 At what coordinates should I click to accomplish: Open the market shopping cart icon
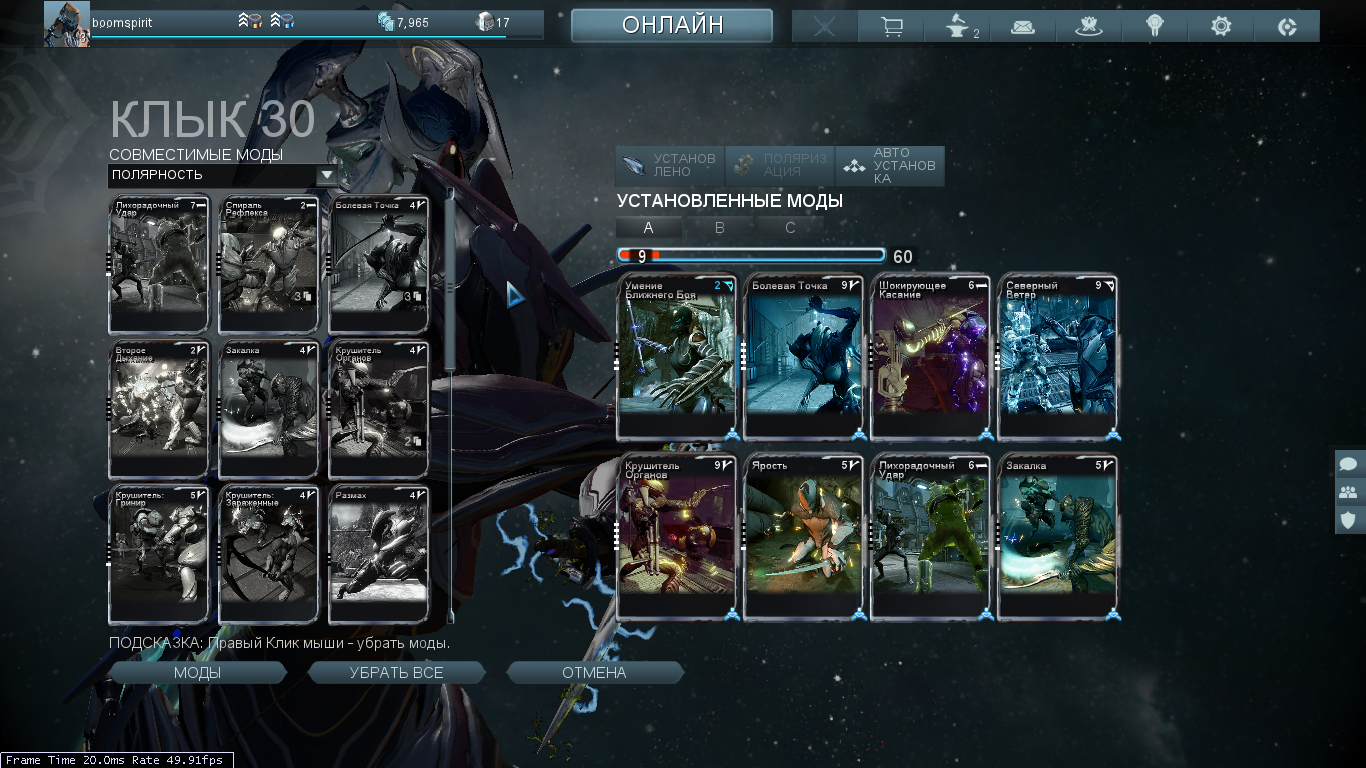pyautogui.click(x=892, y=27)
